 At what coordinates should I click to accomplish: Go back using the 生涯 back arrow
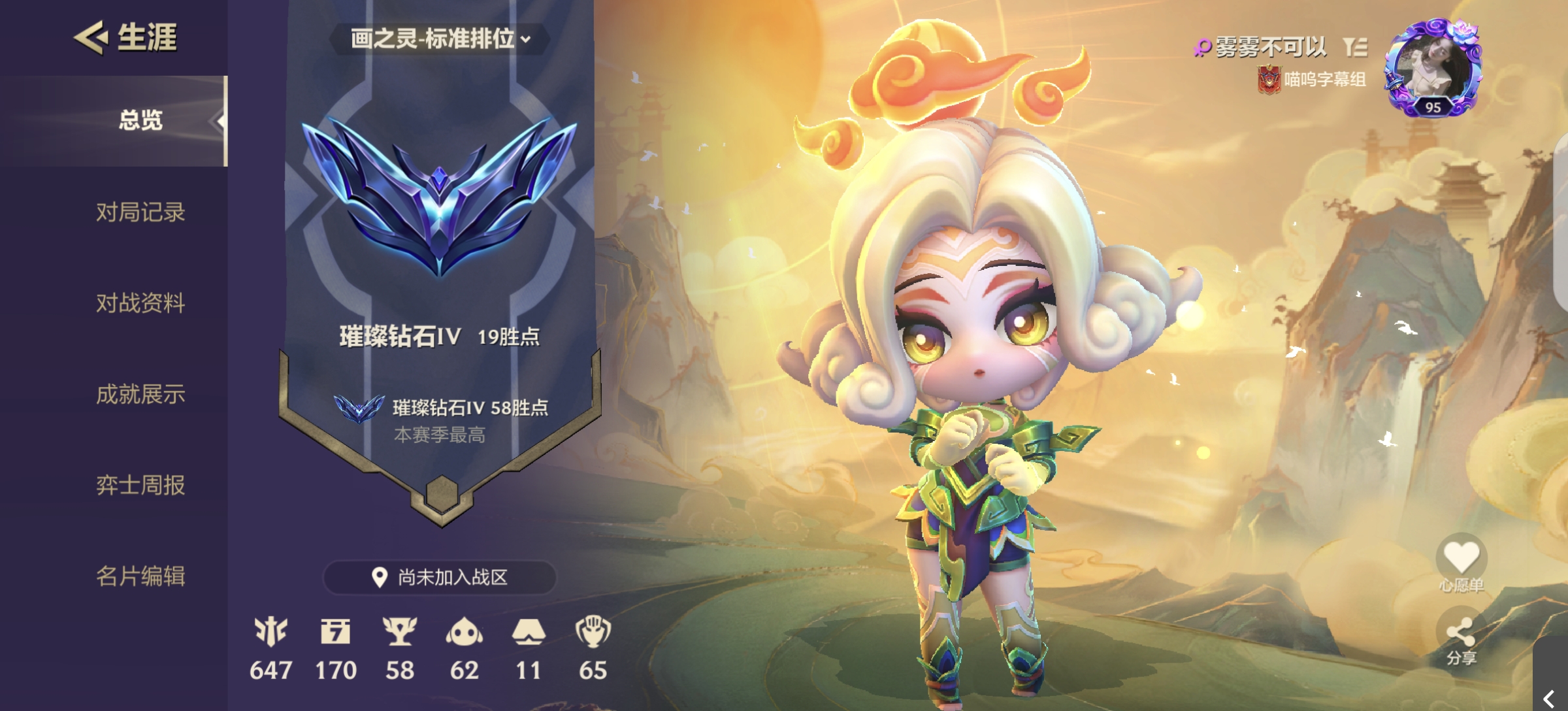[91, 37]
